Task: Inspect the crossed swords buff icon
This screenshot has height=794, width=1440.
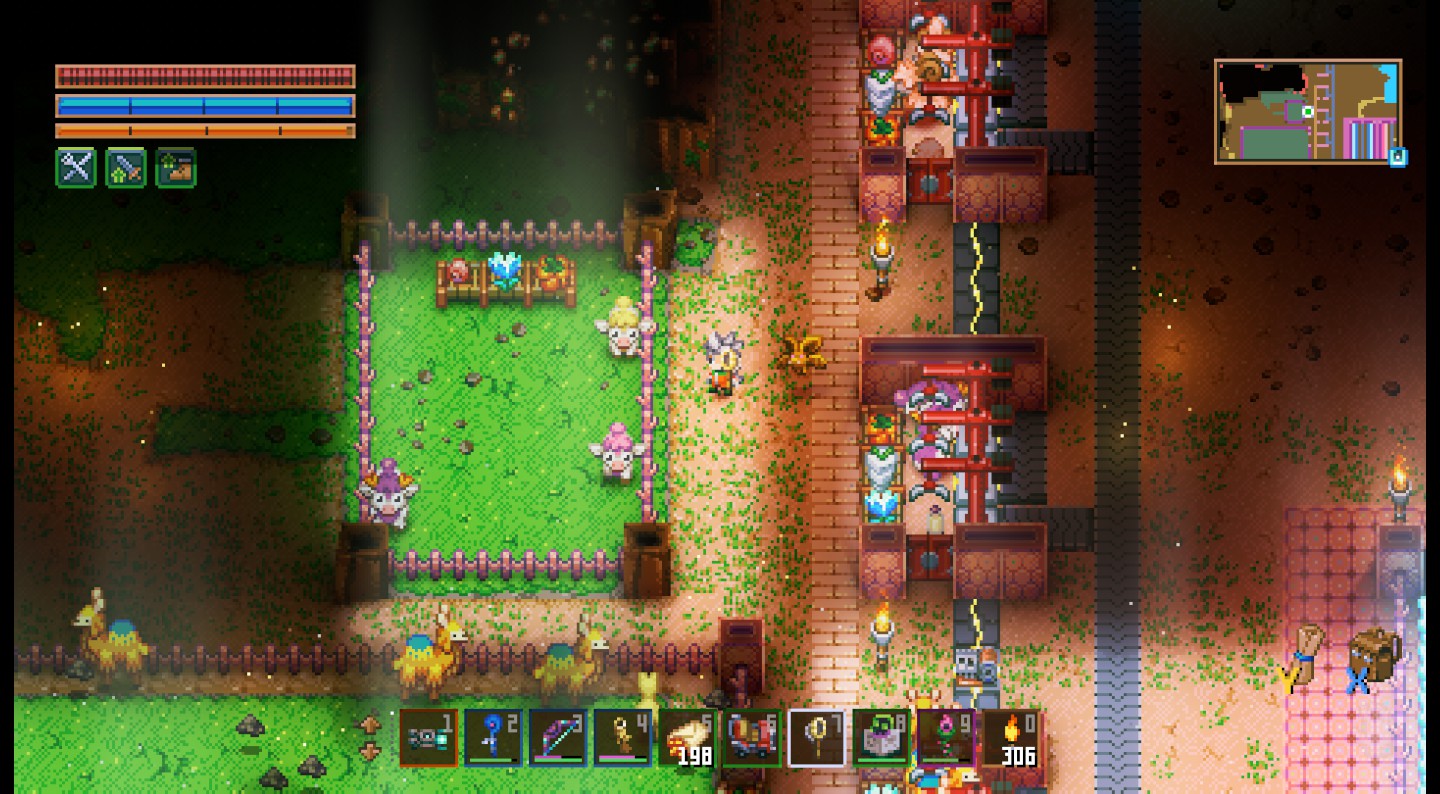Action: [x=76, y=168]
